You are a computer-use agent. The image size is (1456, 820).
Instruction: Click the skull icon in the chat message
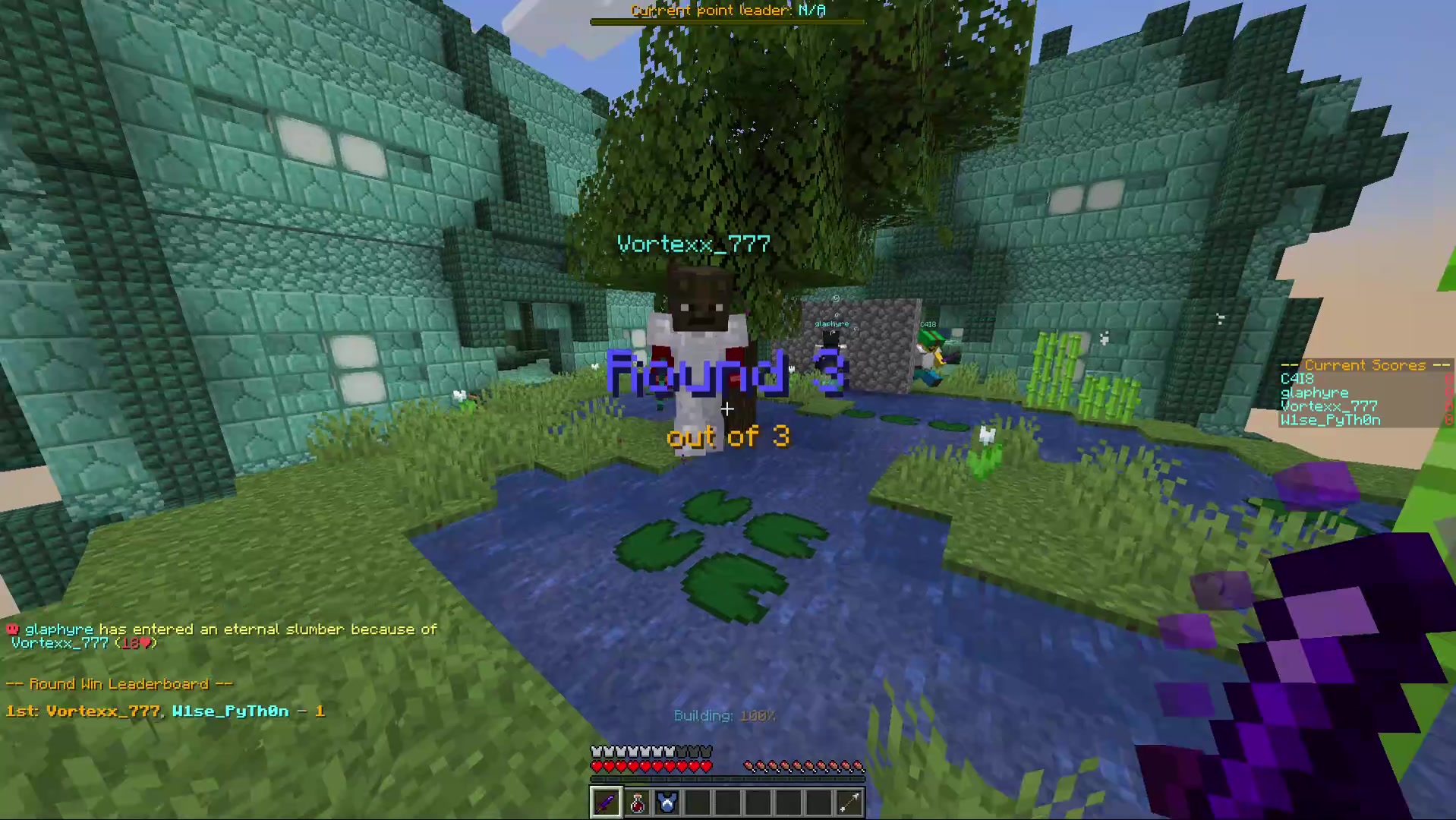pyautogui.click(x=12, y=629)
